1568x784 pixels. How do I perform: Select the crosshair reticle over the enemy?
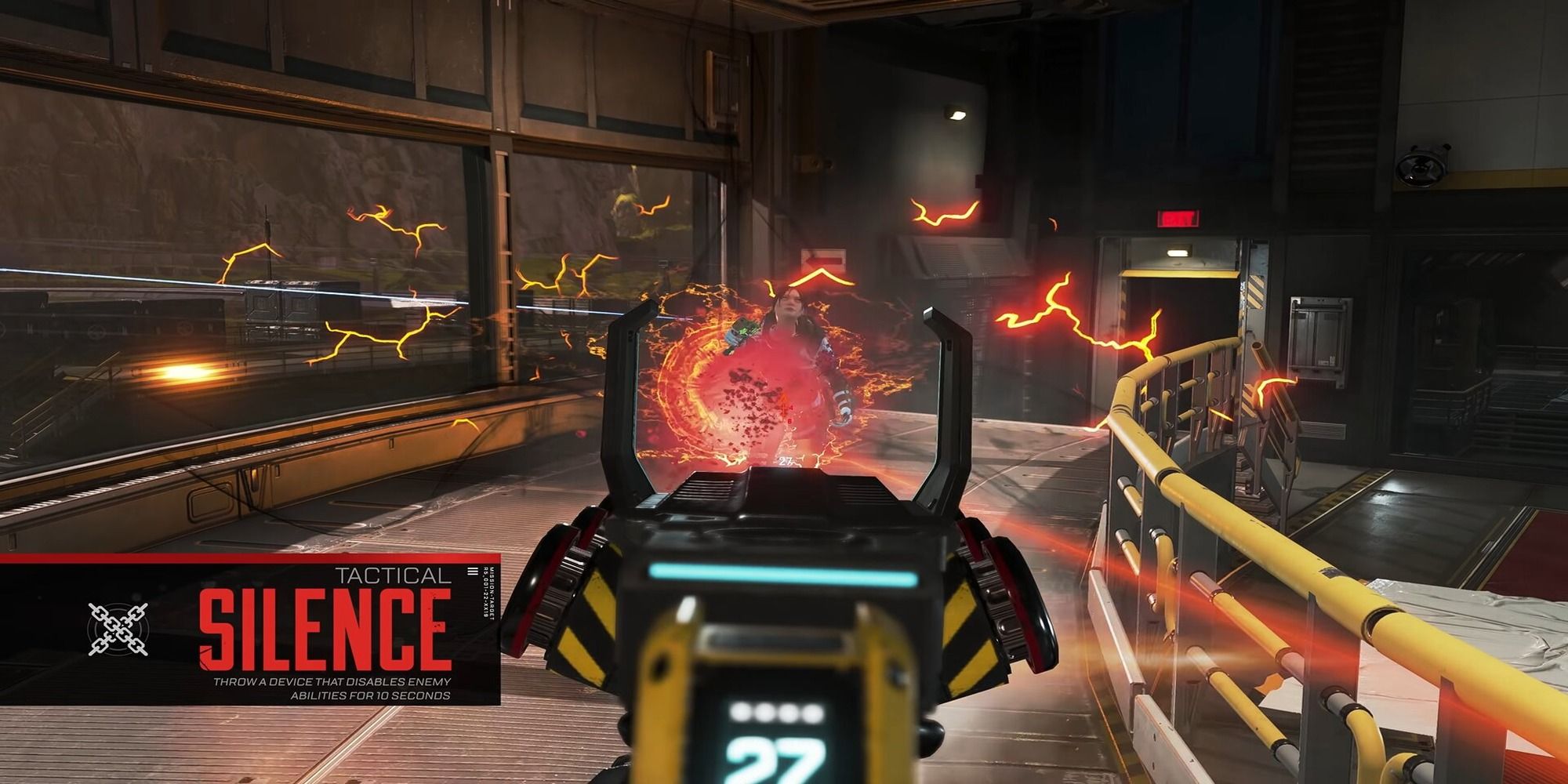[x=784, y=409]
